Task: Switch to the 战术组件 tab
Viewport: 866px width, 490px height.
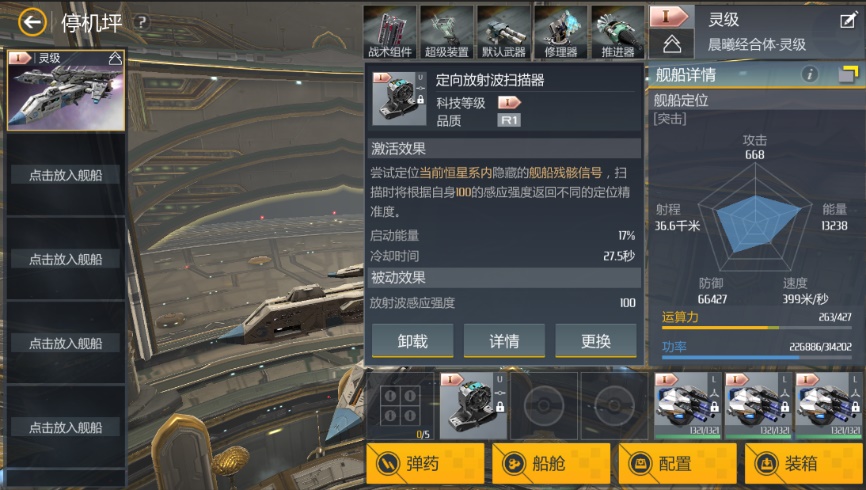Action: [389, 31]
